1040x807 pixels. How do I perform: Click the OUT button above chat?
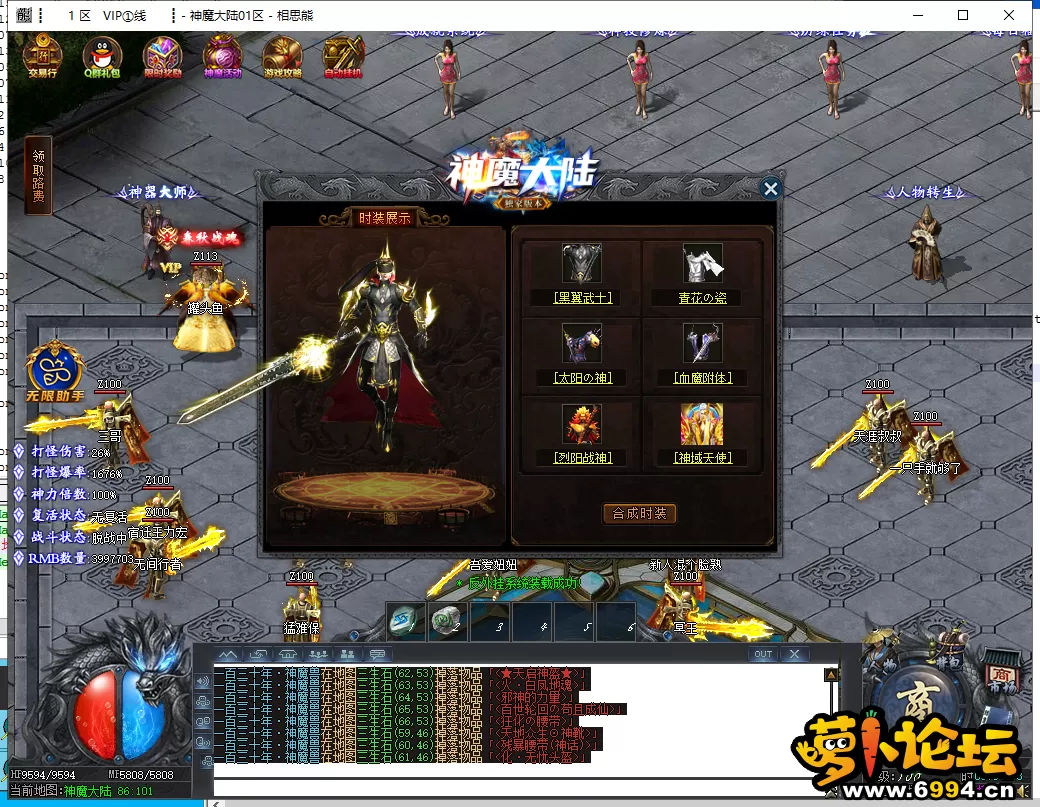point(763,654)
